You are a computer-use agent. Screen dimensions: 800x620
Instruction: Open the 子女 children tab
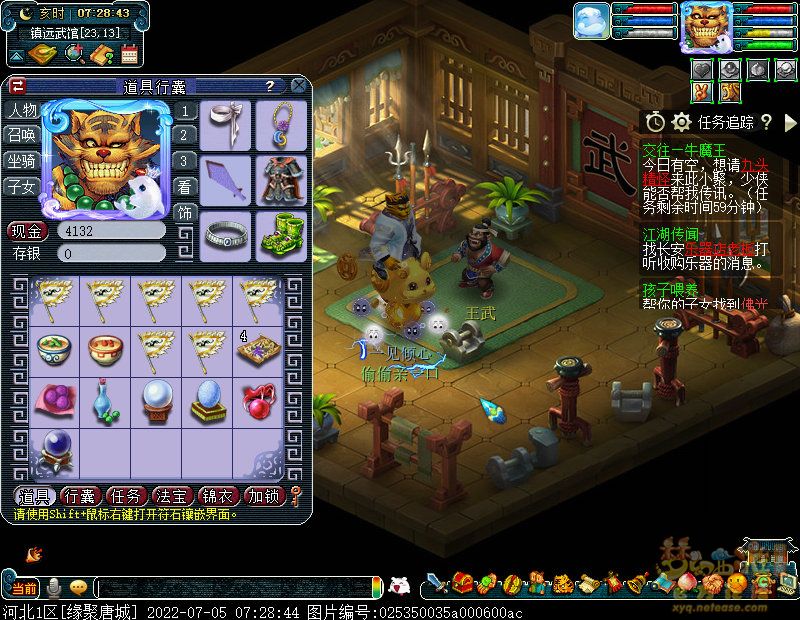pyautogui.click(x=22, y=186)
